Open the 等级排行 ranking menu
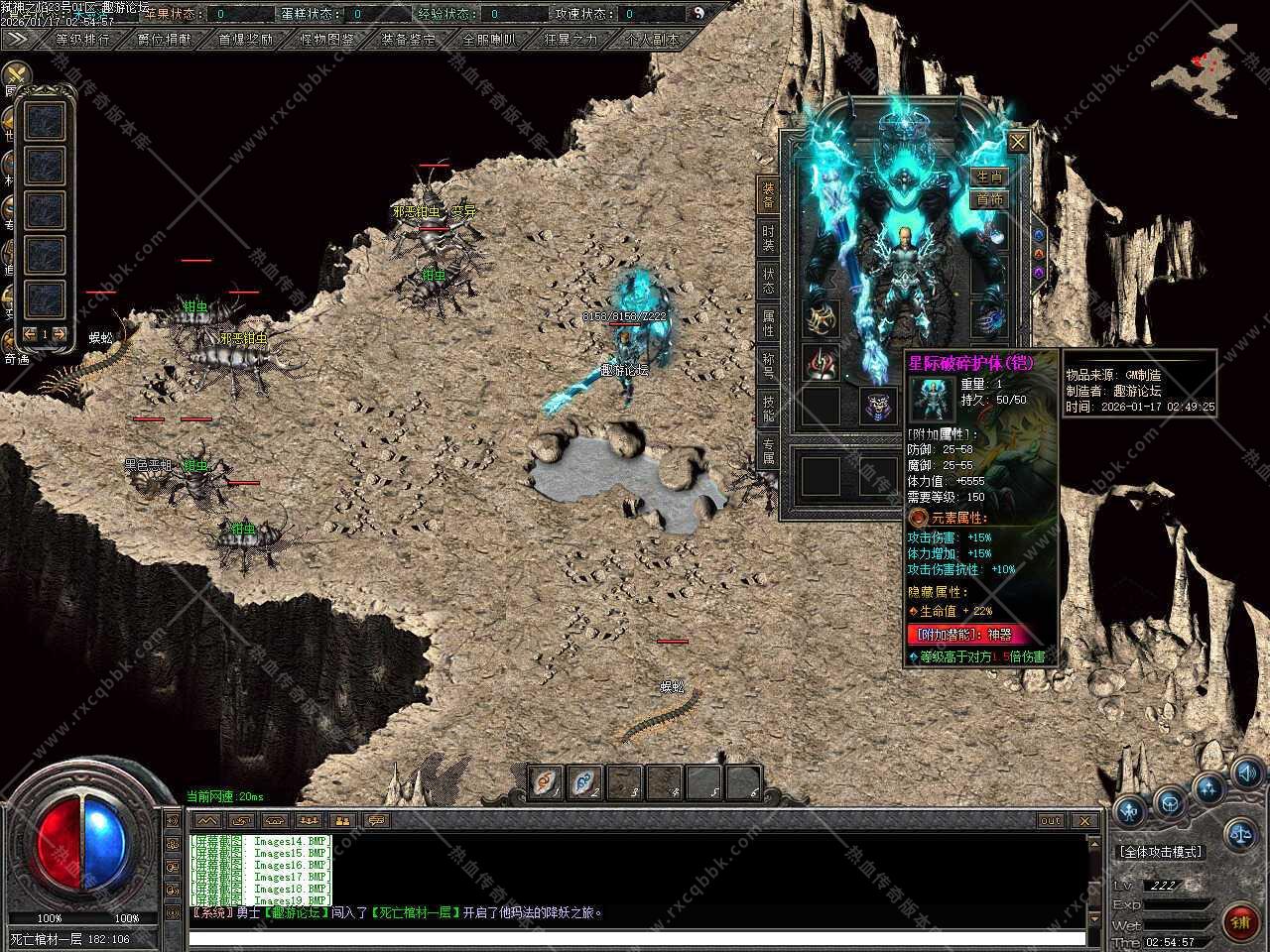The image size is (1270, 952). [83, 40]
